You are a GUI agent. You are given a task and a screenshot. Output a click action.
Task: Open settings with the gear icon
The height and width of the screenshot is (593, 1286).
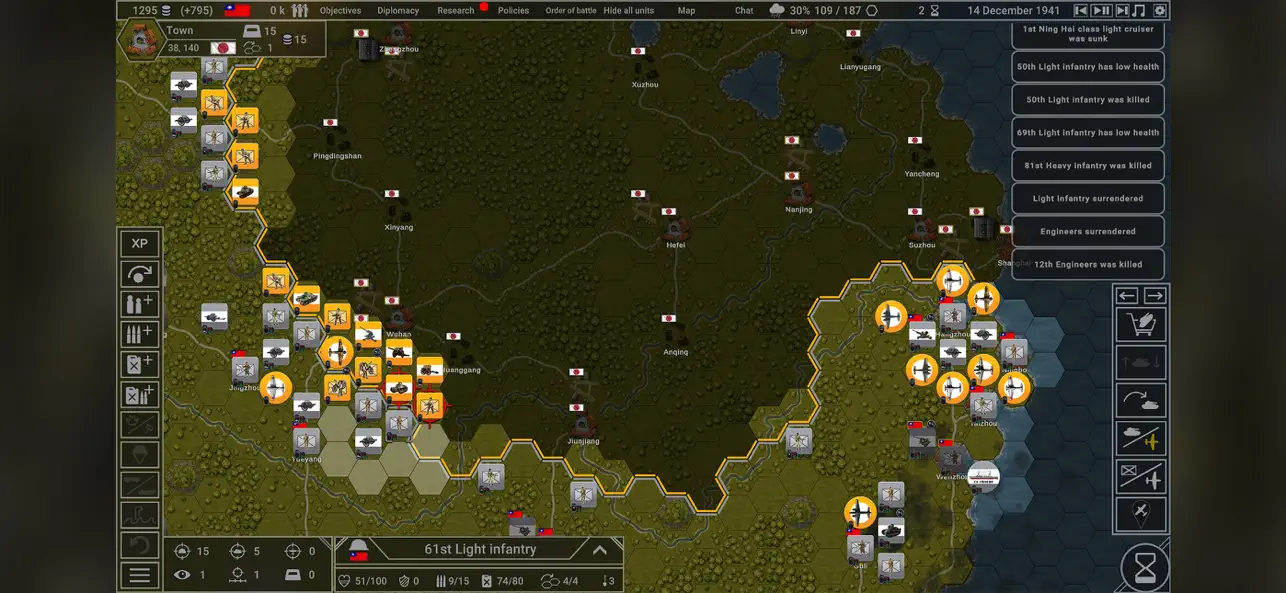point(1160,11)
